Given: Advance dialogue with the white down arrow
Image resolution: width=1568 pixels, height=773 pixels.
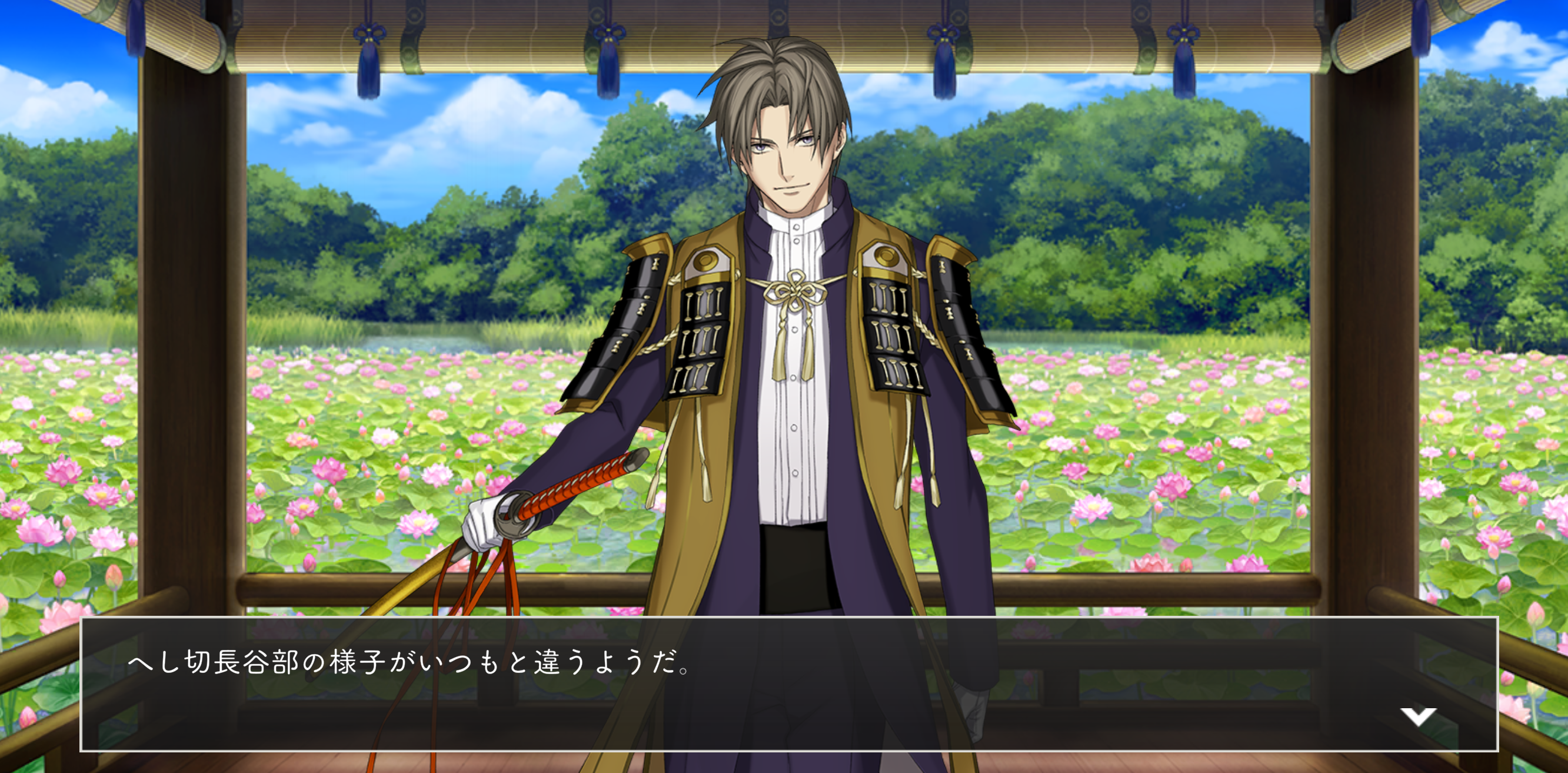Looking at the screenshot, I should click(1417, 716).
